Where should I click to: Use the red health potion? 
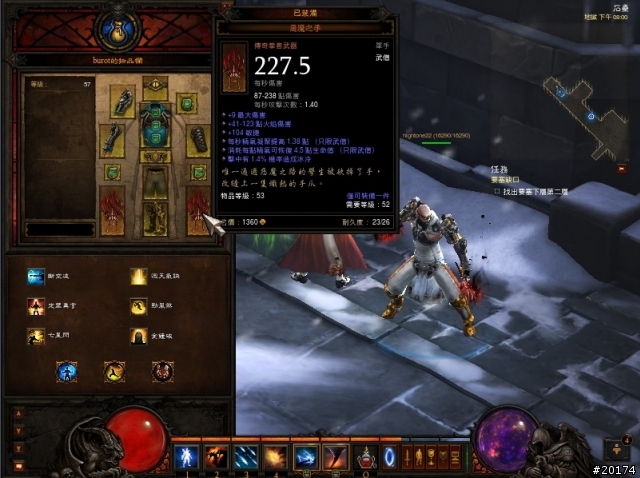tap(367, 457)
